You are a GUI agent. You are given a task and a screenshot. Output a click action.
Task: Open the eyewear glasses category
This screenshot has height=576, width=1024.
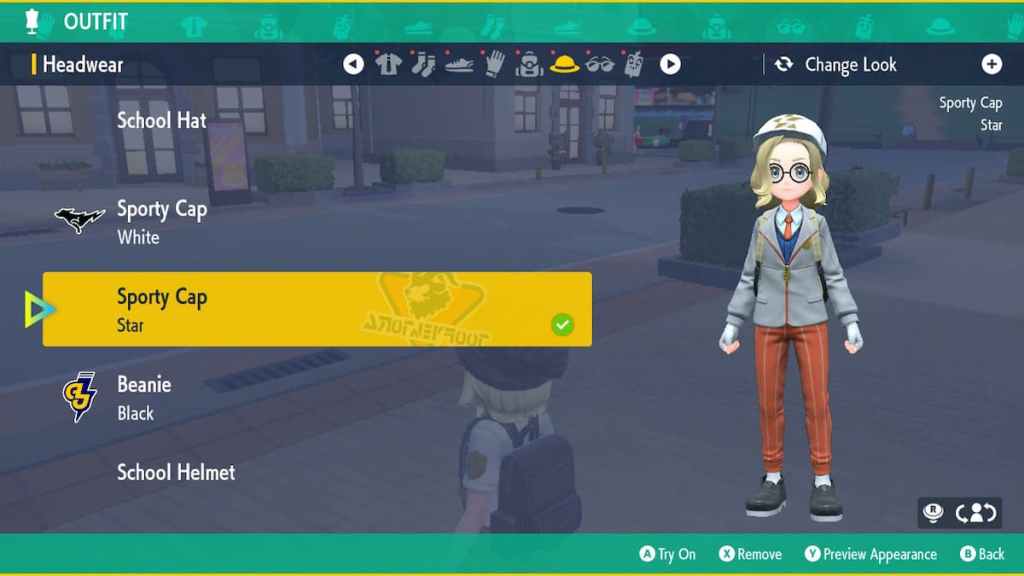600,65
